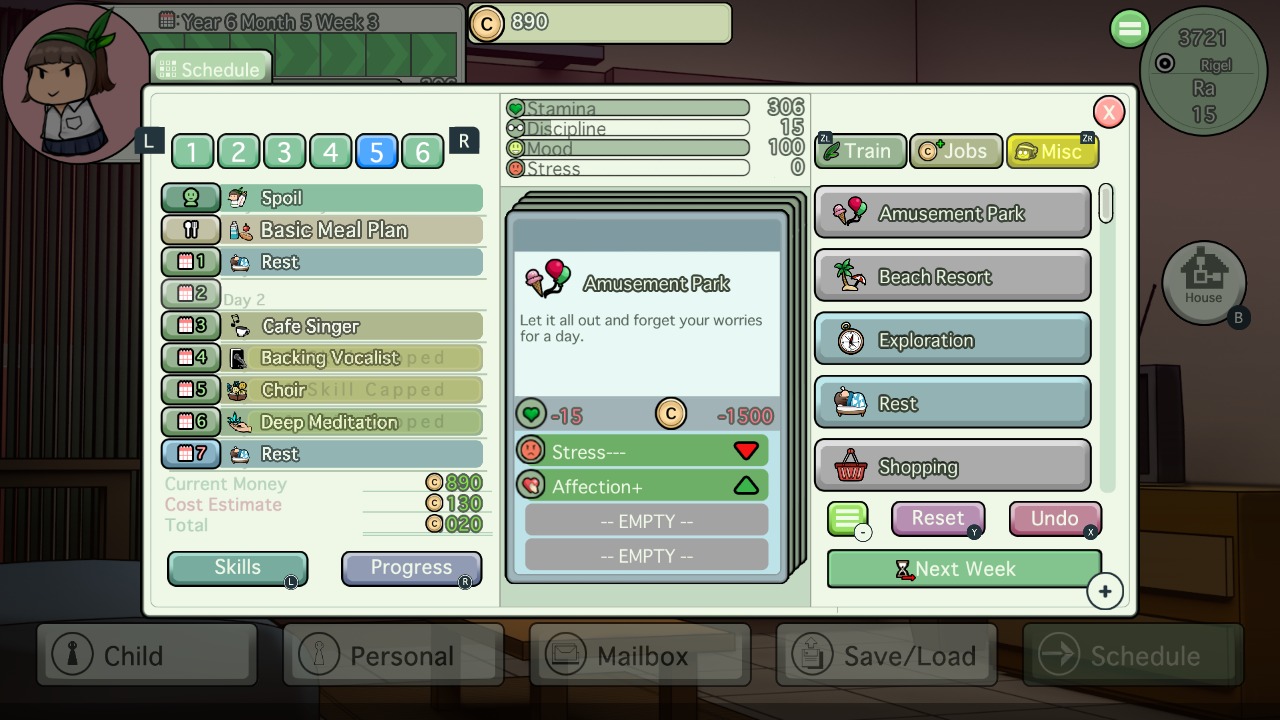
Task: Open the House button
Action: [x=1203, y=283]
